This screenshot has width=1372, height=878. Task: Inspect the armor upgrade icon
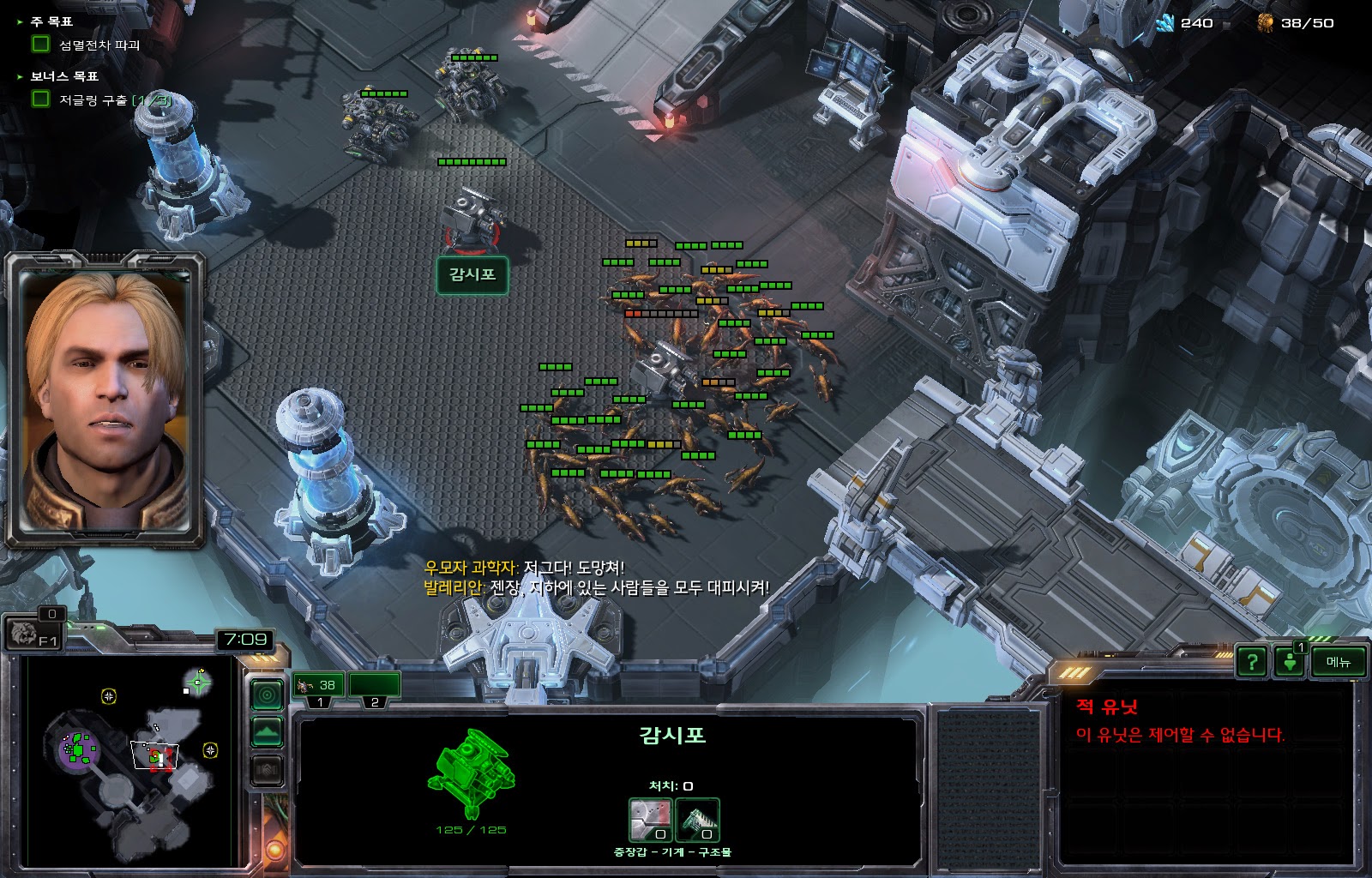pyautogui.click(x=697, y=821)
